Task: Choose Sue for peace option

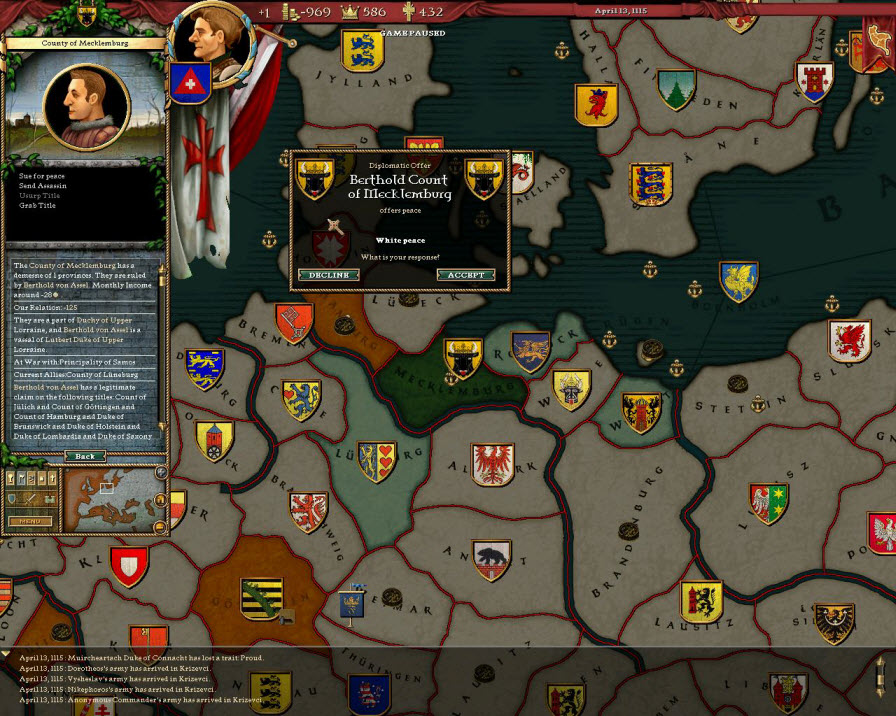Action: point(41,176)
